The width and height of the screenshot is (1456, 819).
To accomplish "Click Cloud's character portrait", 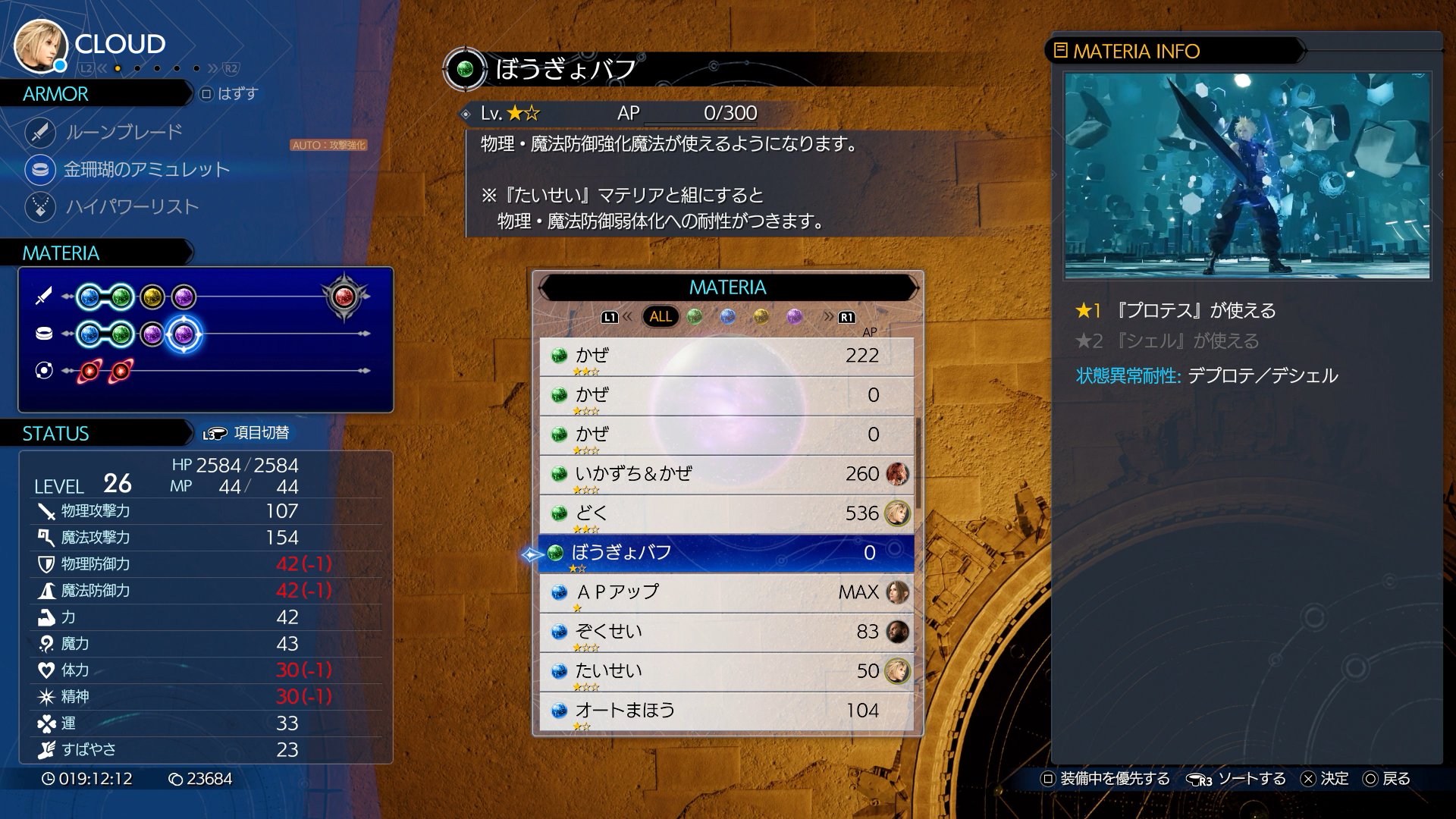I will [x=39, y=44].
